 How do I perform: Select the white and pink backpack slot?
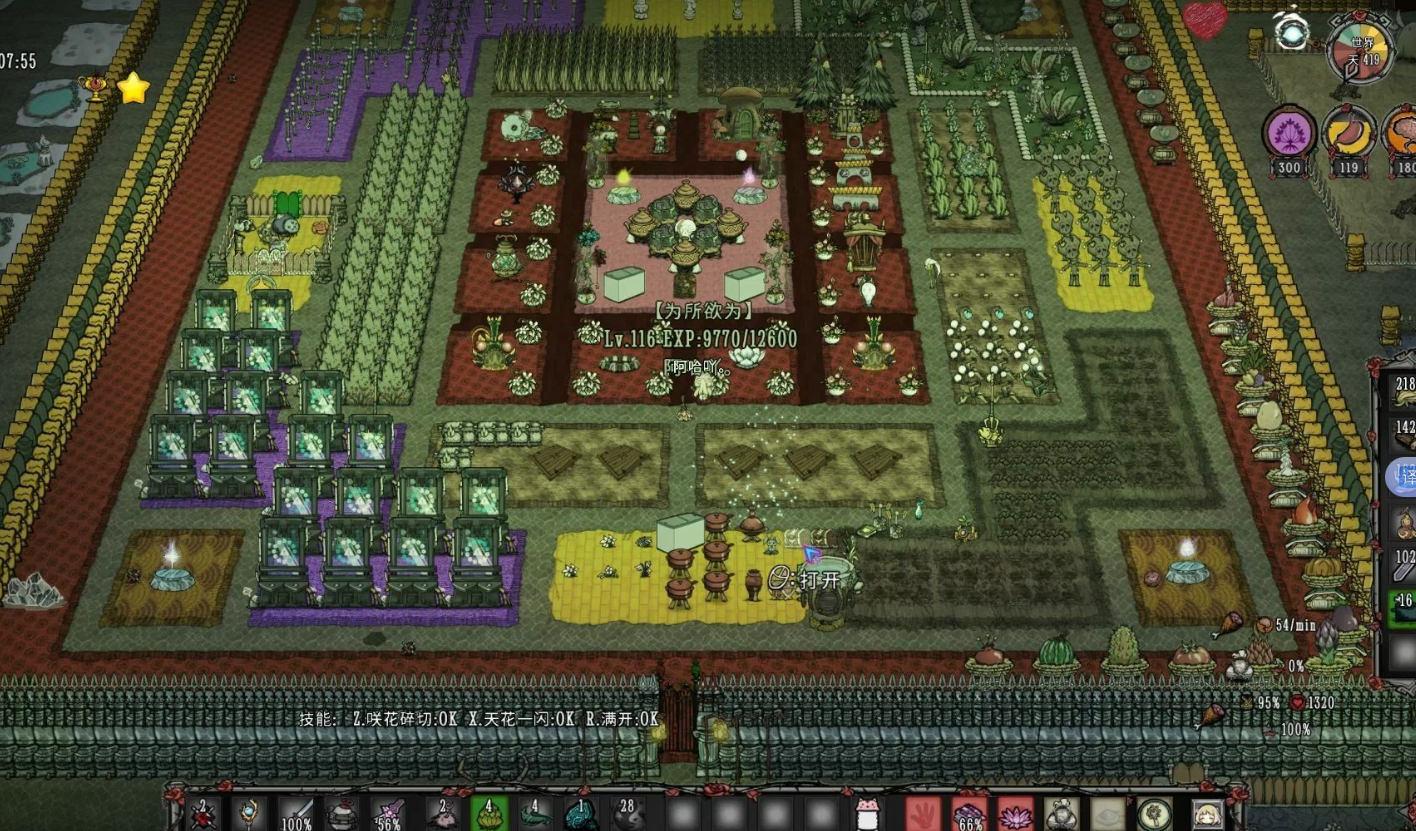coord(866,813)
